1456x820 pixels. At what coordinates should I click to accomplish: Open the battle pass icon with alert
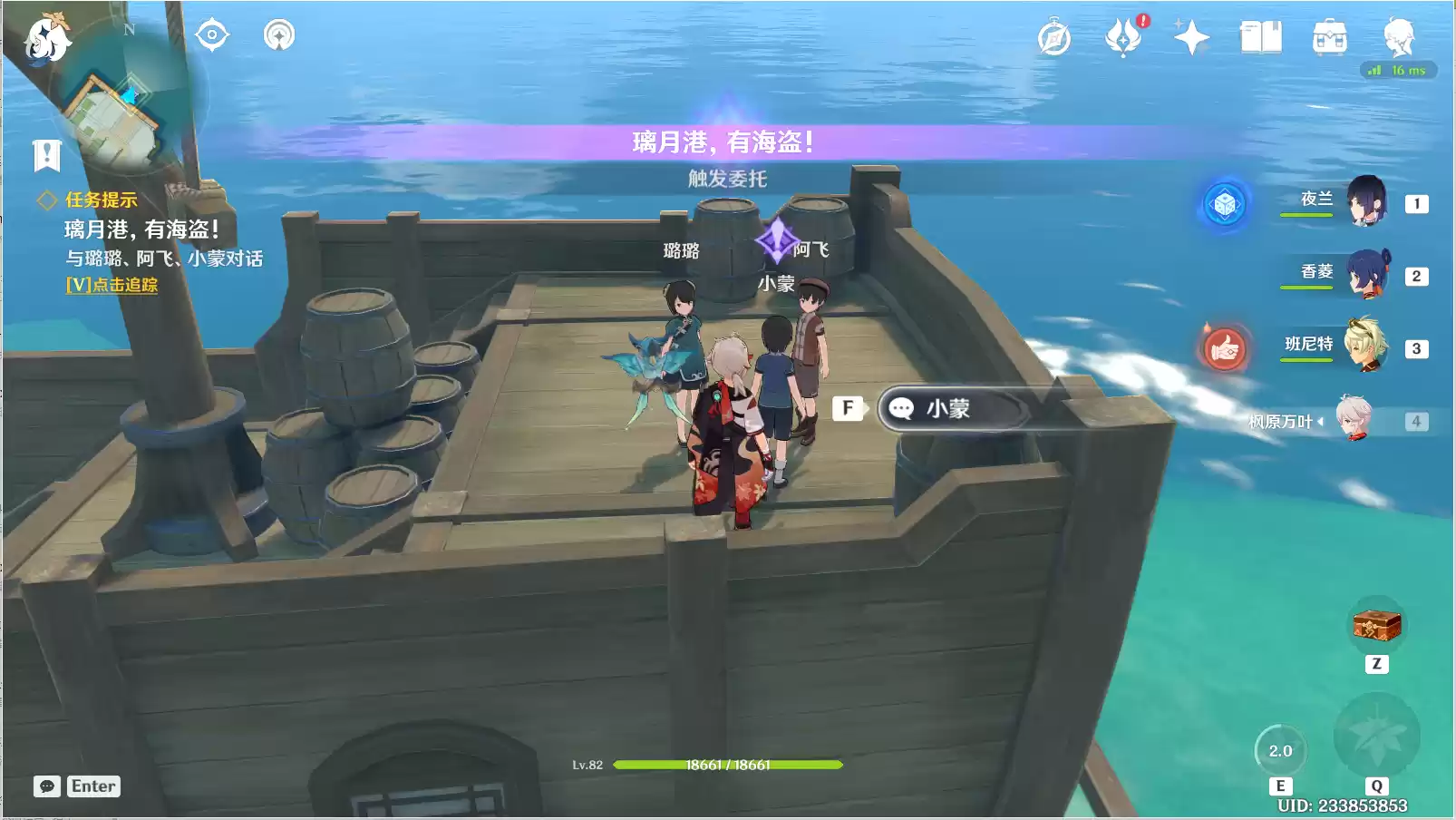(x=1124, y=36)
